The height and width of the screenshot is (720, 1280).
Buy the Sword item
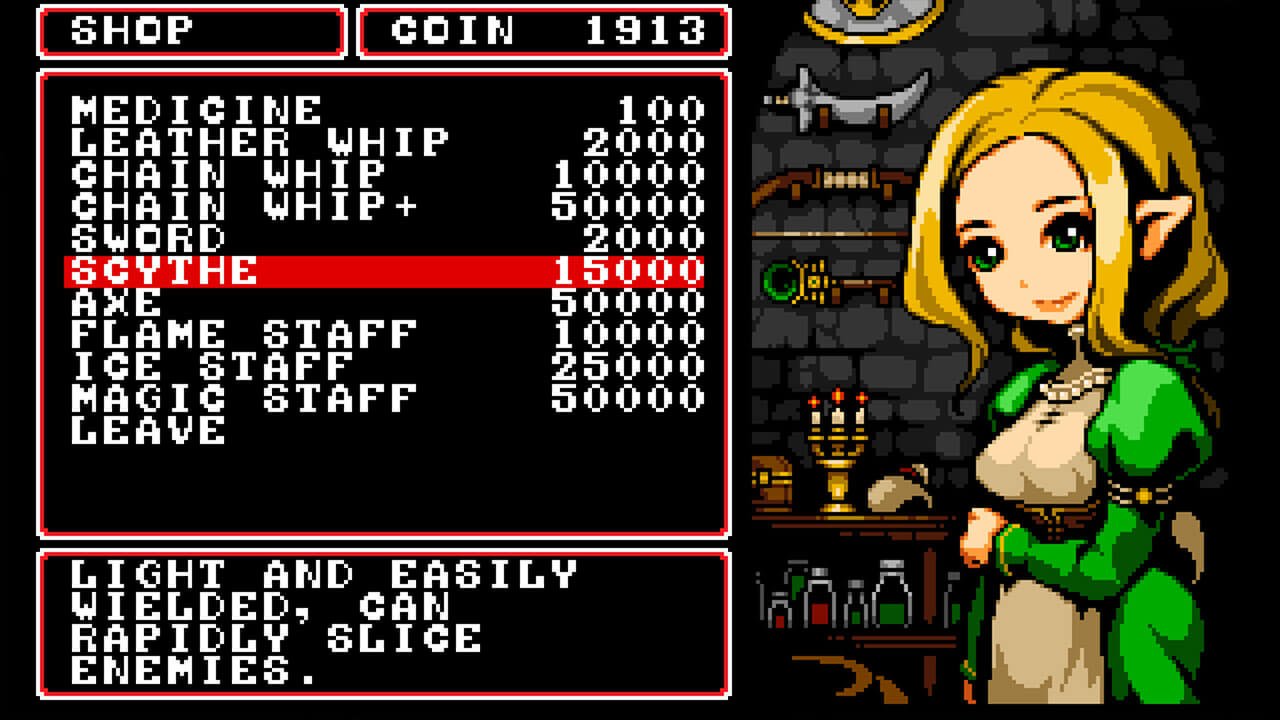tap(149, 238)
